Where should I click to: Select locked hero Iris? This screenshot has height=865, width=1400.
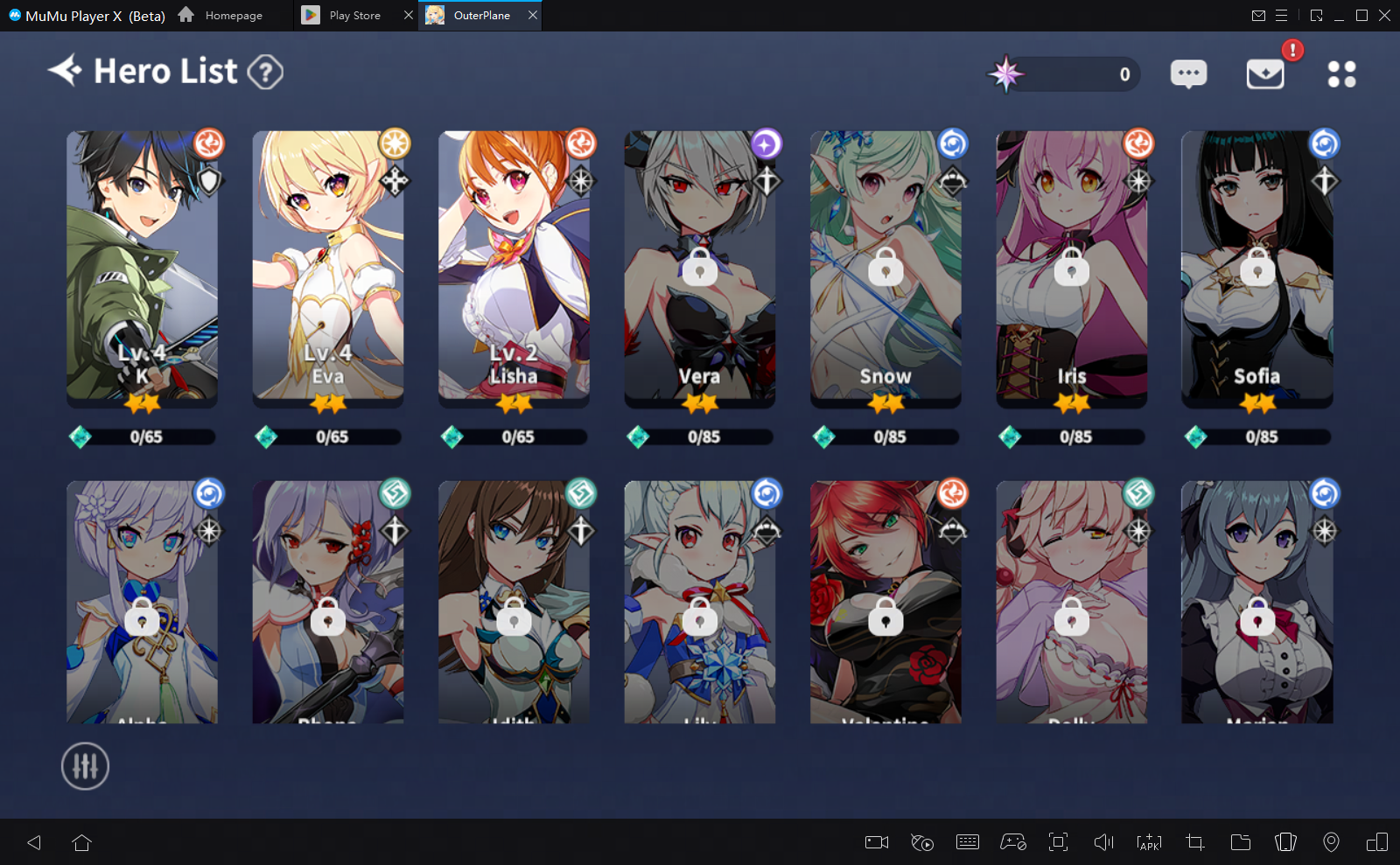[1071, 267]
